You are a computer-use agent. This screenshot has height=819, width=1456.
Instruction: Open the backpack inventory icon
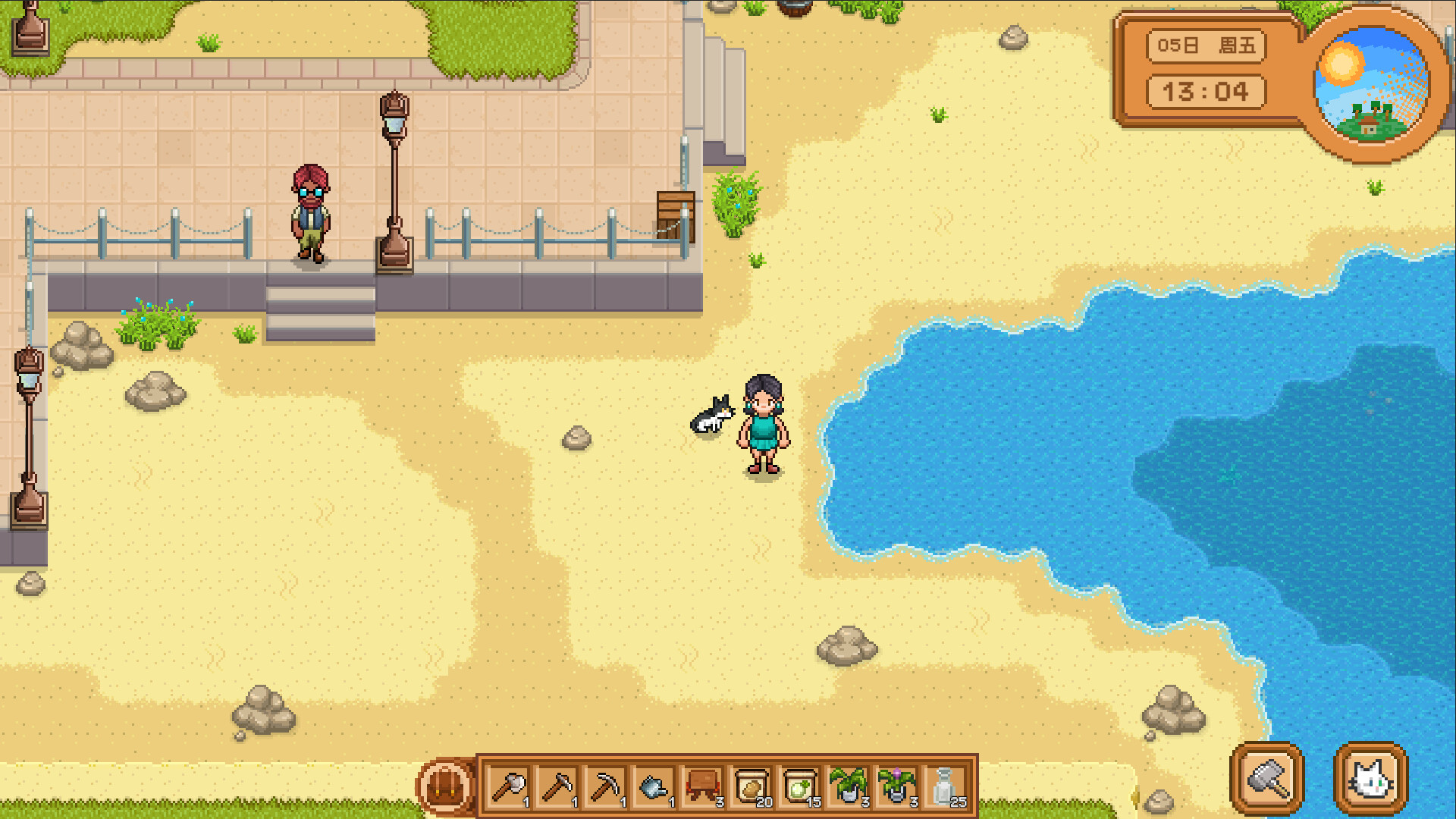(447, 786)
